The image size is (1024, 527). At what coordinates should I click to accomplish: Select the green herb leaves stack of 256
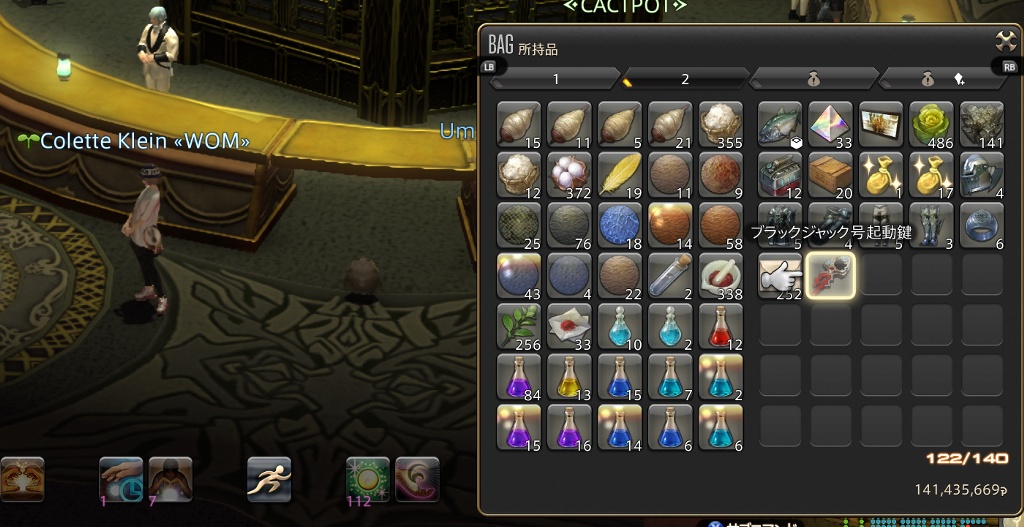[x=519, y=326]
